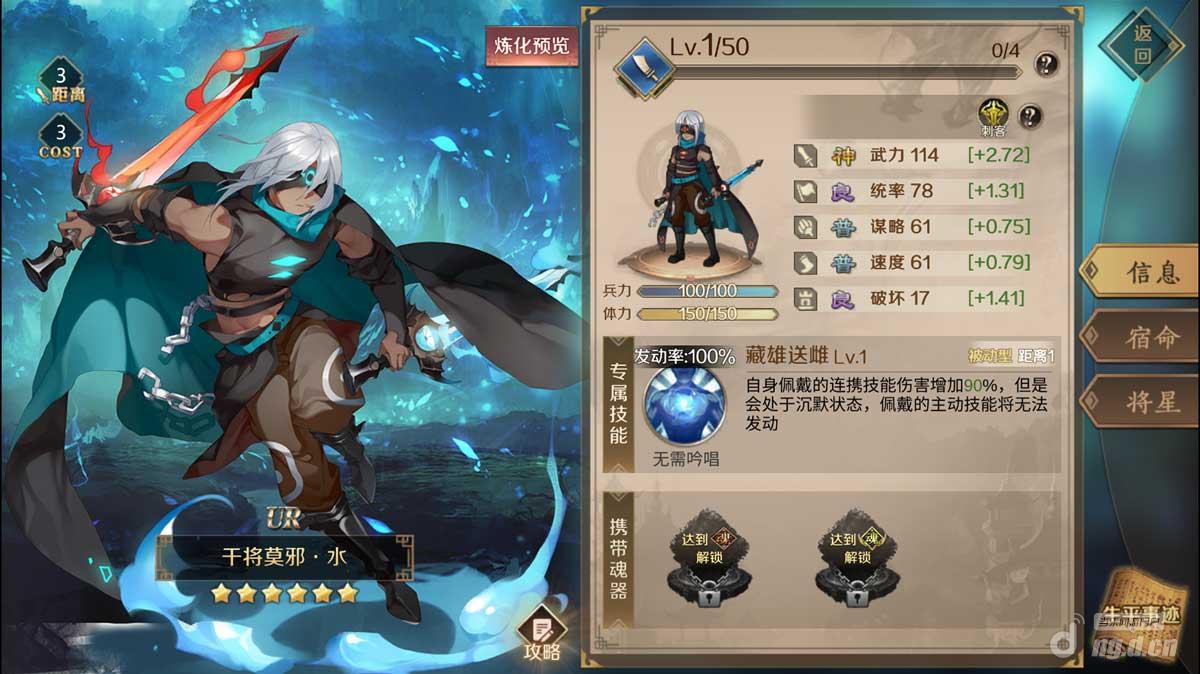Show help for the 刺客 assassin class
Viewport: 1200px width, 674px height.
click(1029, 115)
